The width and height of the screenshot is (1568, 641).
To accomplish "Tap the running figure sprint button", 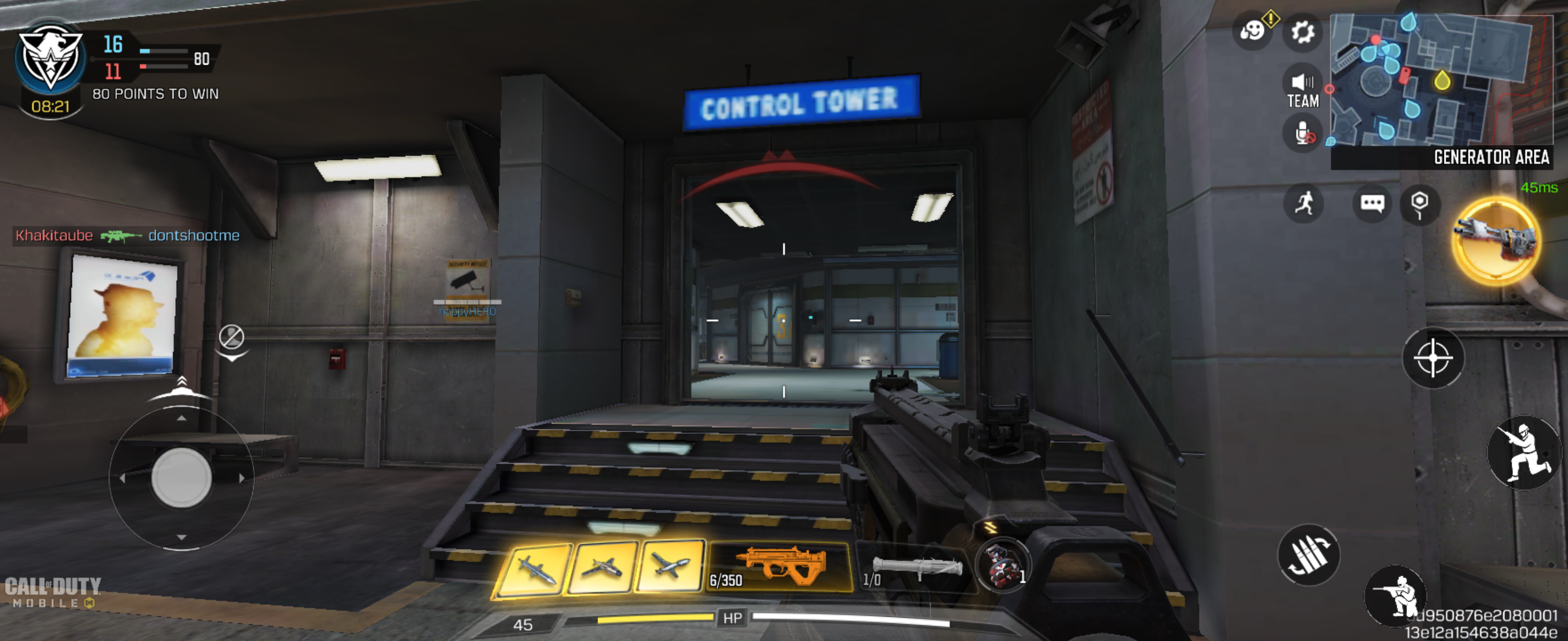I will [x=1303, y=203].
